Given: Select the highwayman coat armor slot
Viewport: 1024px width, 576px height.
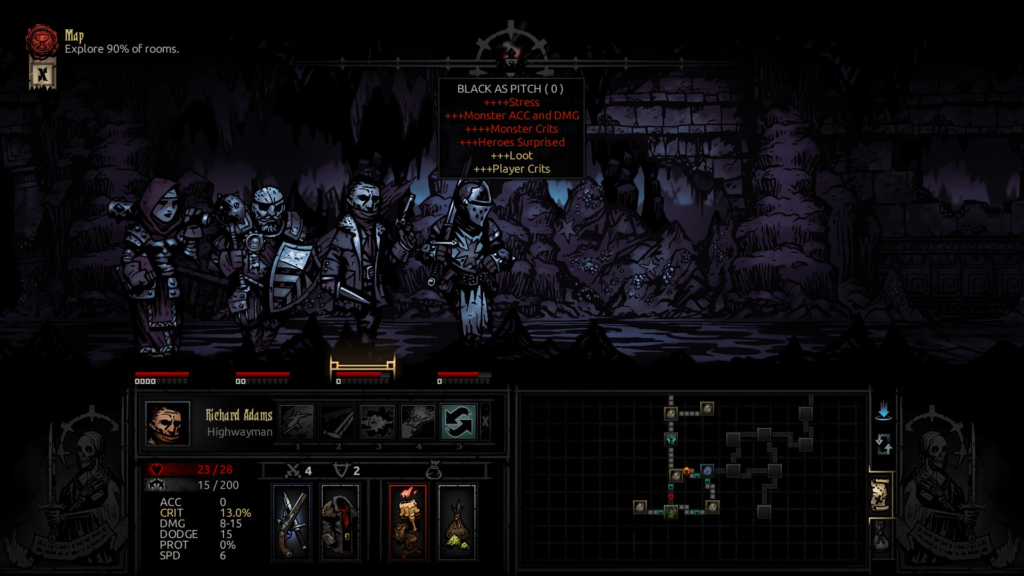Looking at the screenshot, I should tap(341, 520).
